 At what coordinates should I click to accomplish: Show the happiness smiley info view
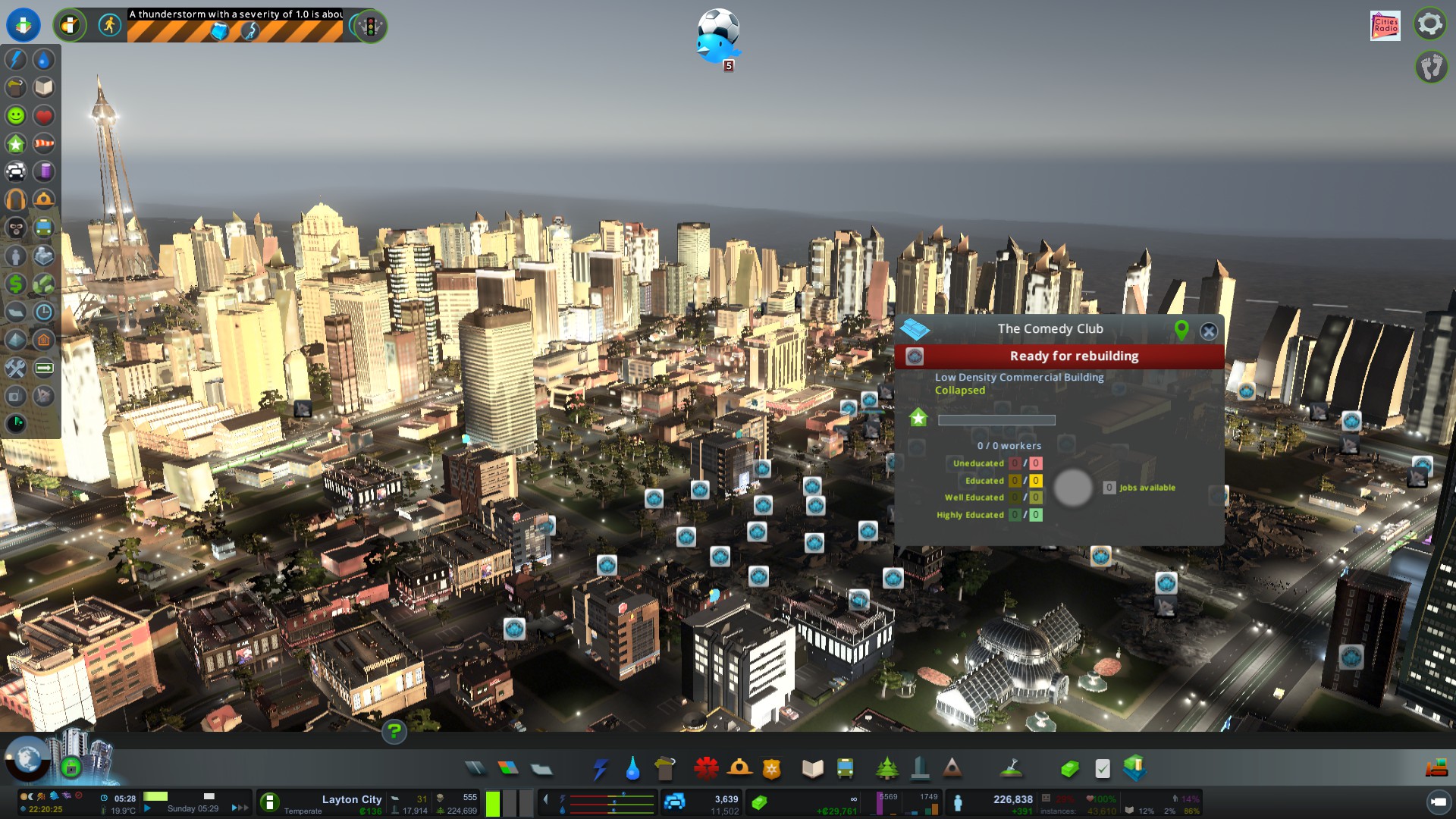pos(16,116)
